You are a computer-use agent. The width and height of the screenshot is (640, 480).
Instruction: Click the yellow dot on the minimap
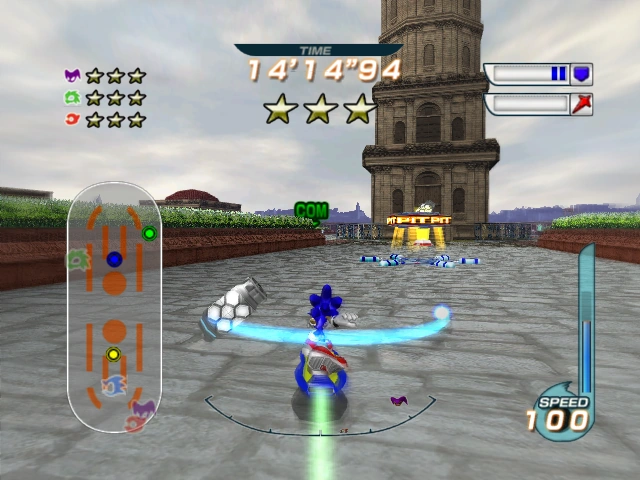(113, 354)
